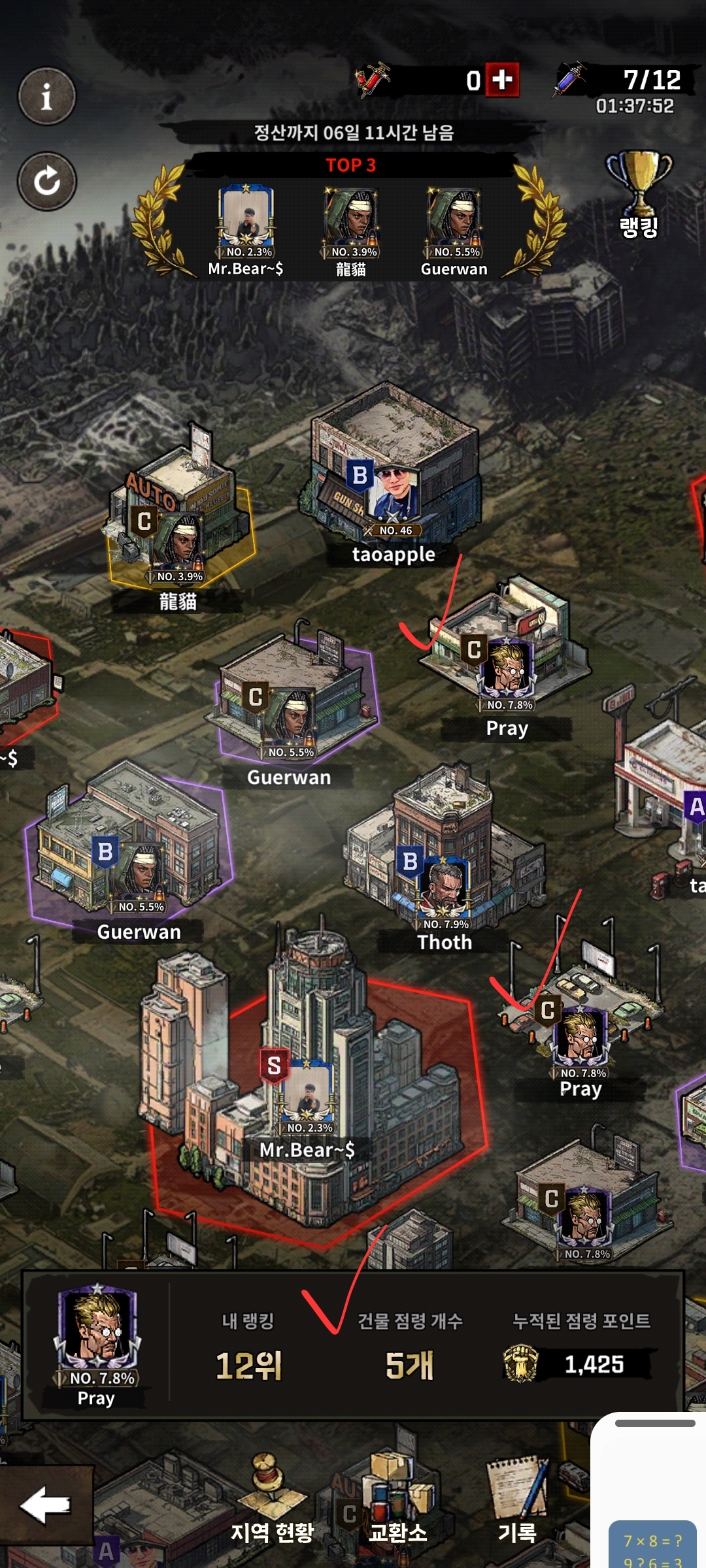Go back with the white arrow button
This screenshot has height=1568, width=706.
click(45, 1505)
